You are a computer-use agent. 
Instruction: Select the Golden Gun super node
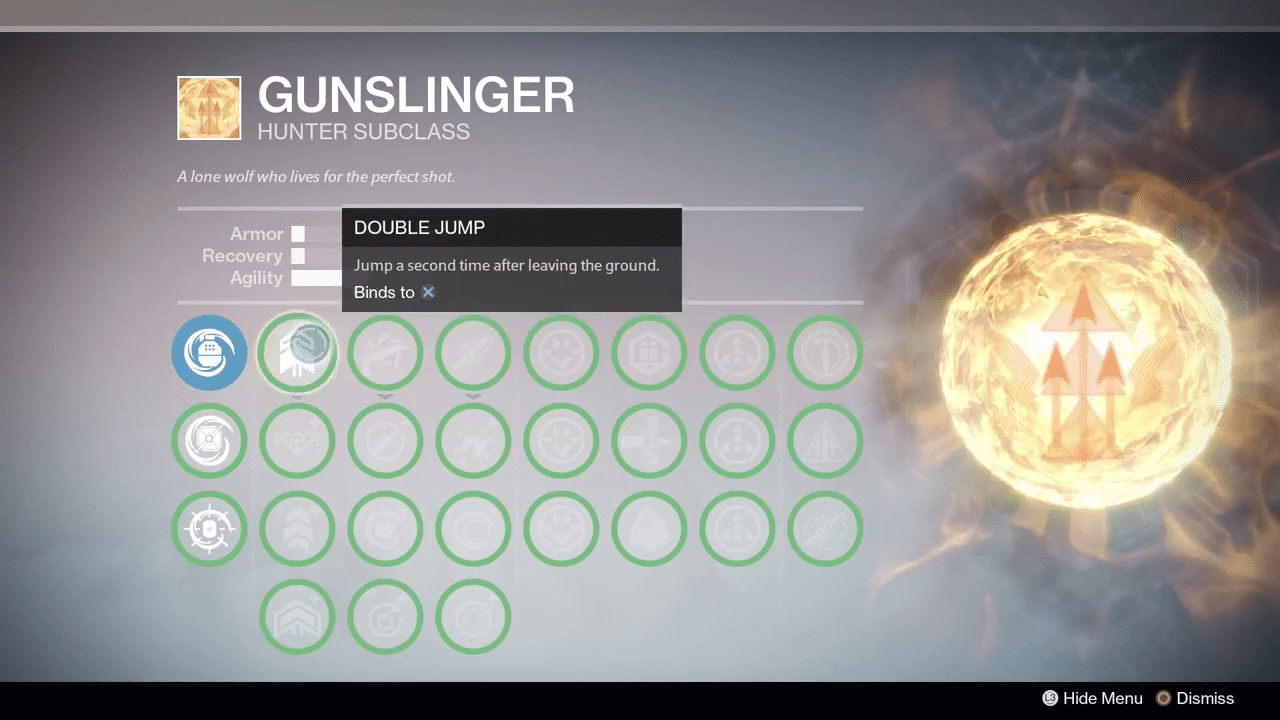(x=385, y=352)
